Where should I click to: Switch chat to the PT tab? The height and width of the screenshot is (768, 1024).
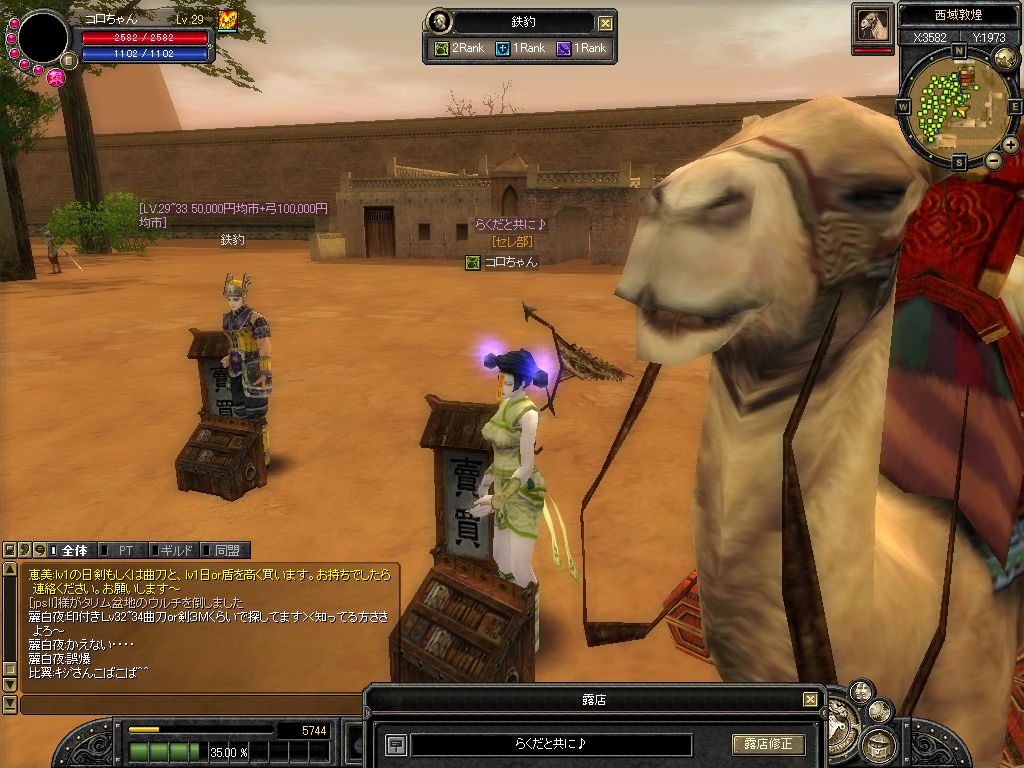pos(126,550)
